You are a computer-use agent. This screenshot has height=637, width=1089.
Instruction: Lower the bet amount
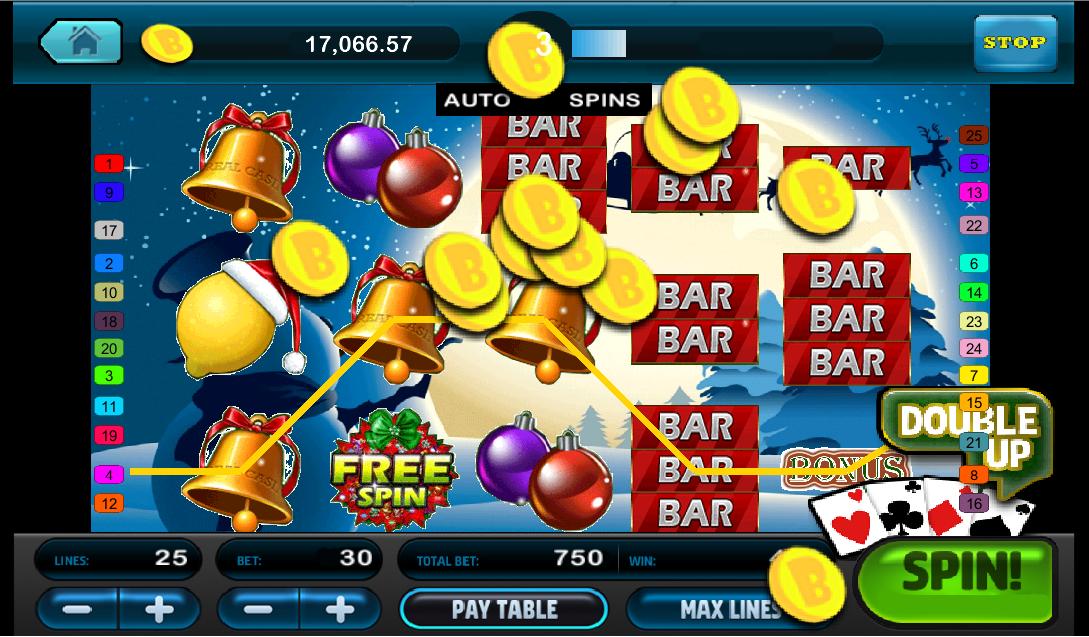coord(258,608)
